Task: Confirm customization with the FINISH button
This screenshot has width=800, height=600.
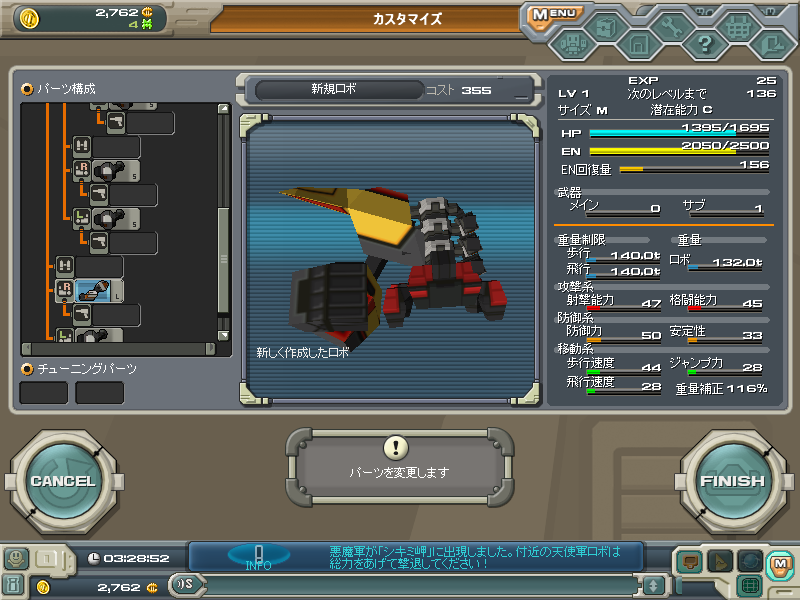Action: click(732, 481)
